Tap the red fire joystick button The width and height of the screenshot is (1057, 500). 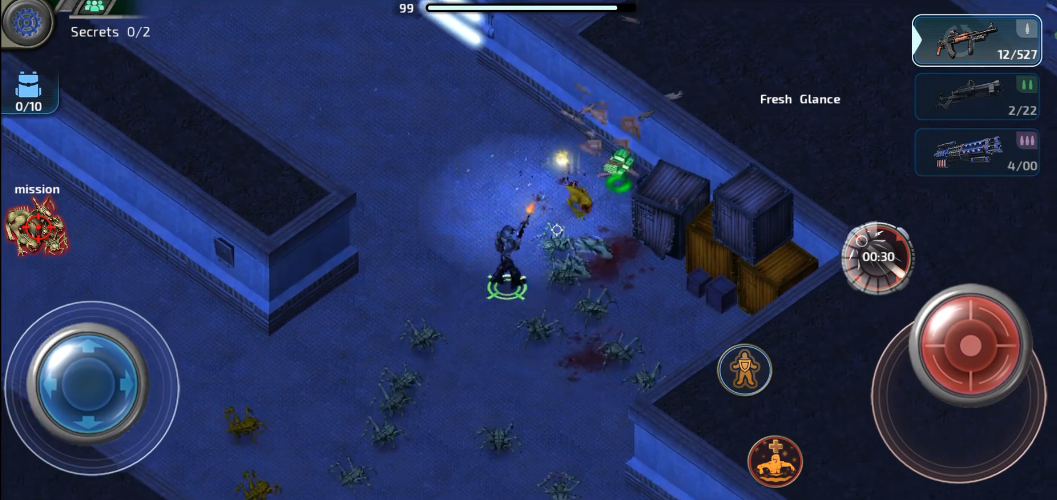click(x=969, y=347)
